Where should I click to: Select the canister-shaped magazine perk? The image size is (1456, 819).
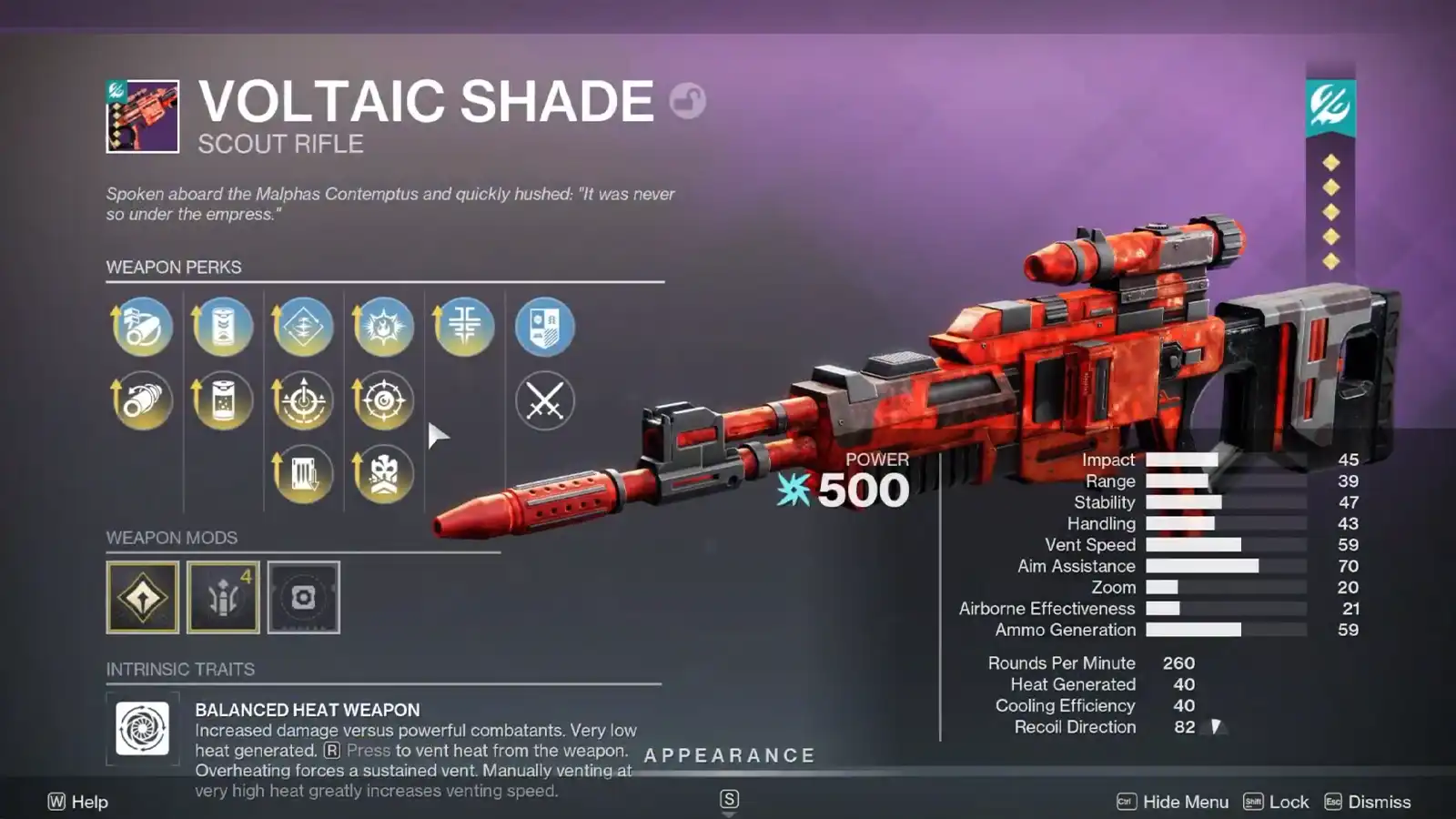[x=221, y=326]
